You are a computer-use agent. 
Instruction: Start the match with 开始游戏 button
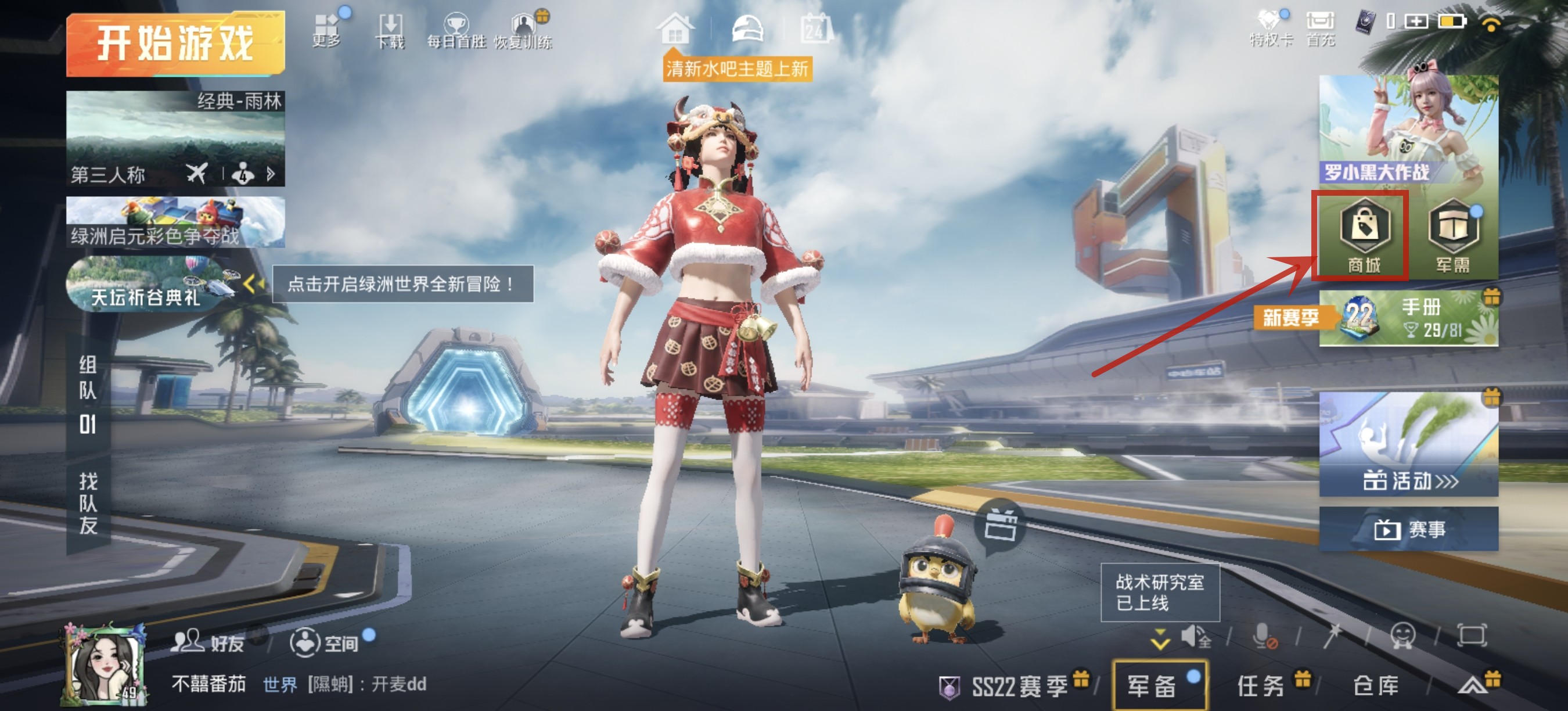point(175,44)
